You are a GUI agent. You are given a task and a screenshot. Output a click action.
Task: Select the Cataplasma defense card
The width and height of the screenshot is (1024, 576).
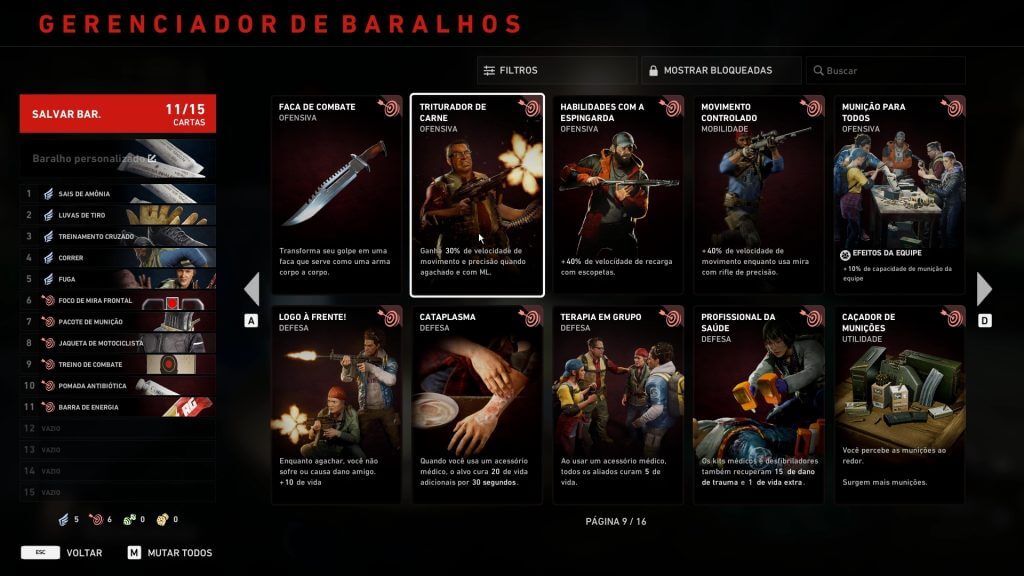[477, 405]
